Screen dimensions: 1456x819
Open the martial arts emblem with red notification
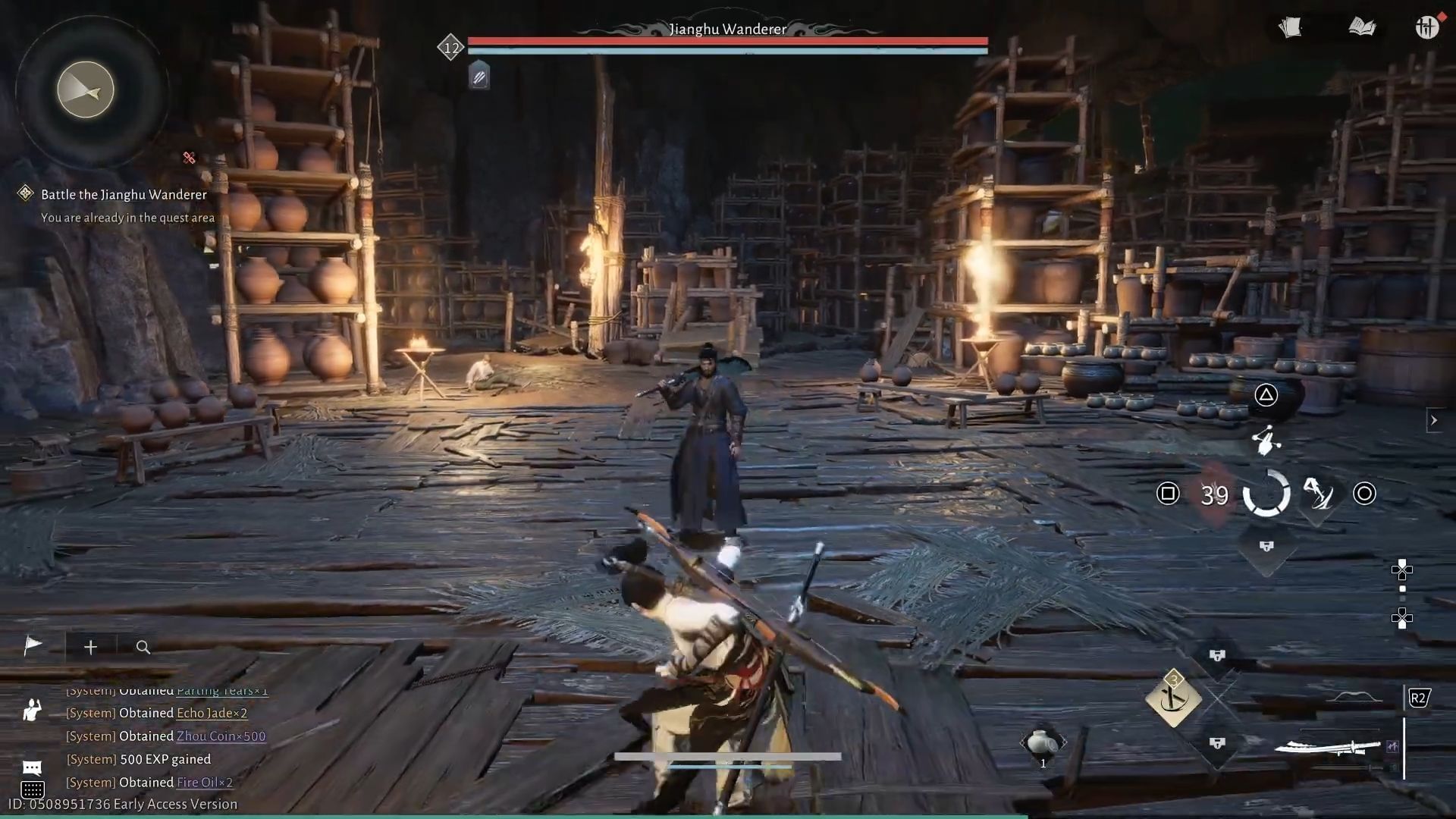[1426, 28]
